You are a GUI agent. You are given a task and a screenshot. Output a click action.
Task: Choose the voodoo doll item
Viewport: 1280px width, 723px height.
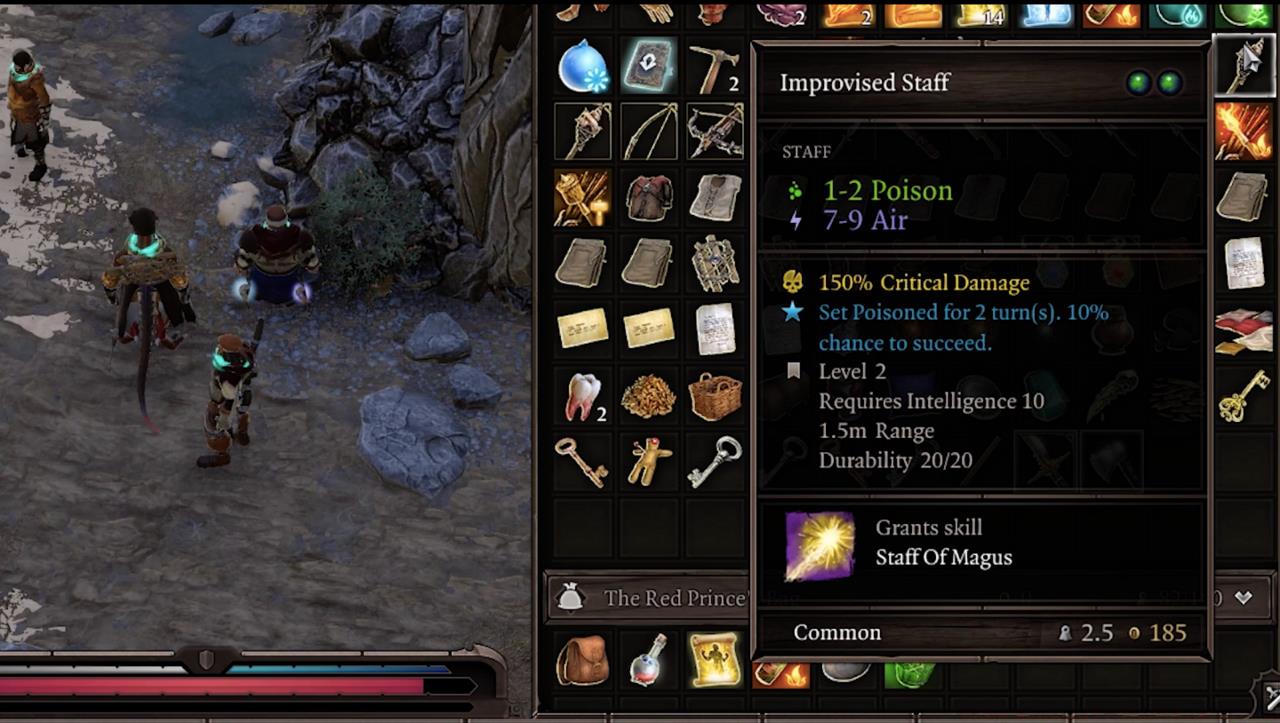[x=648, y=462]
